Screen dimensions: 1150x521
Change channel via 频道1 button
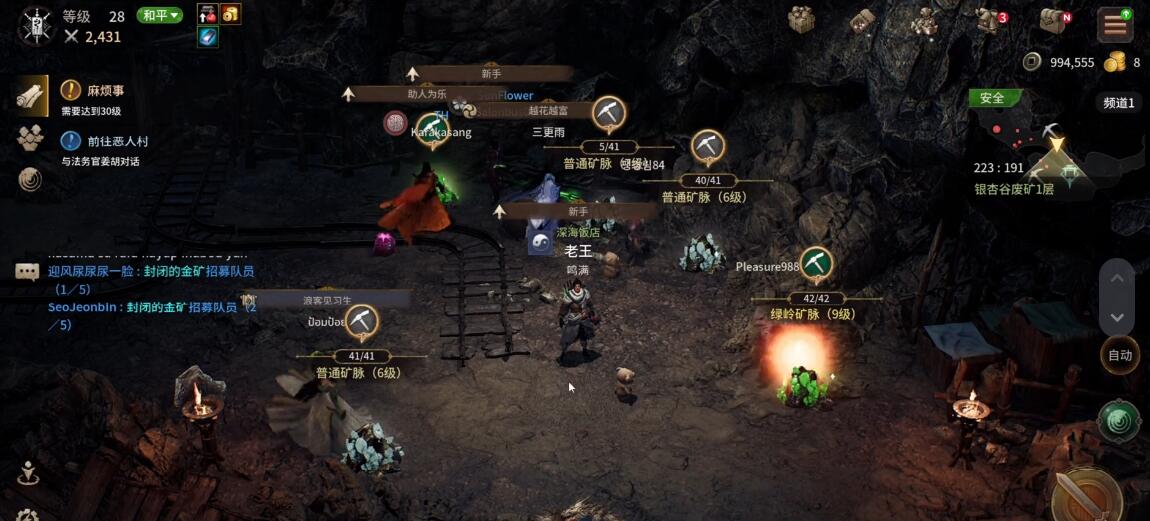click(x=1119, y=102)
